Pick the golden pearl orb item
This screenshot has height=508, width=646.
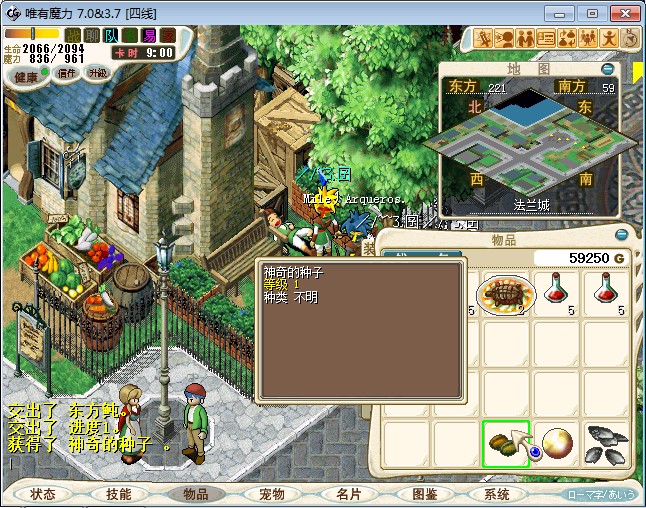[x=557, y=444]
